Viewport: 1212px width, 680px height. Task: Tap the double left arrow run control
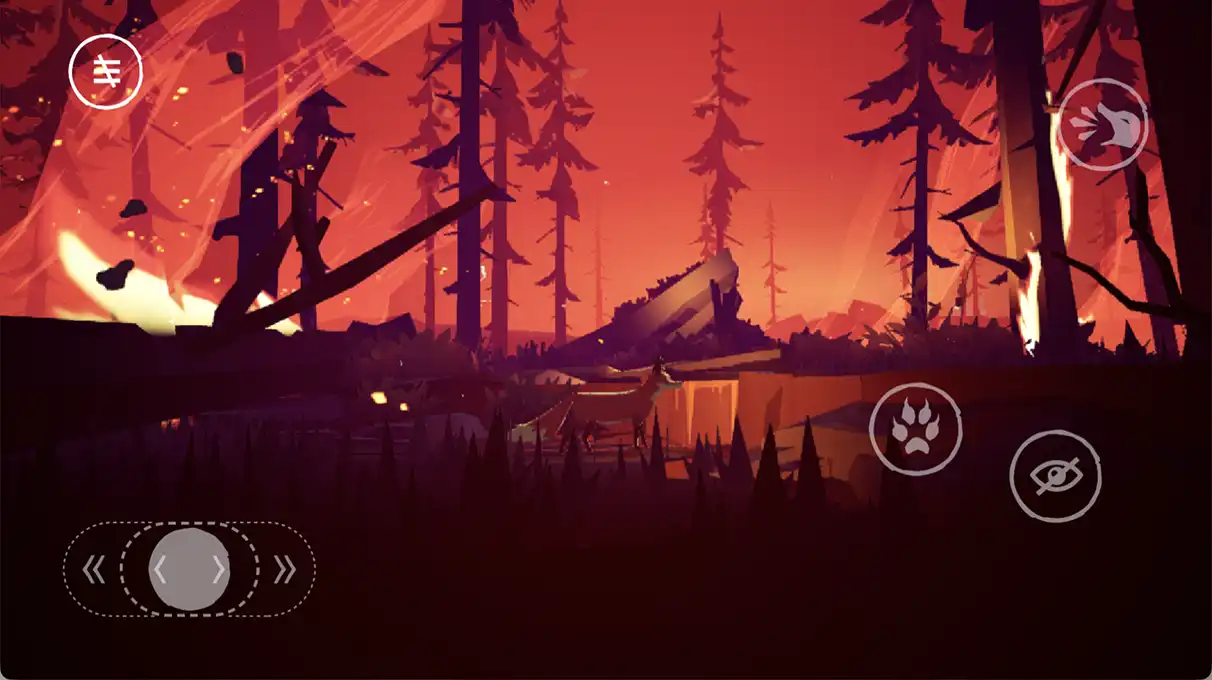[x=94, y=570]
